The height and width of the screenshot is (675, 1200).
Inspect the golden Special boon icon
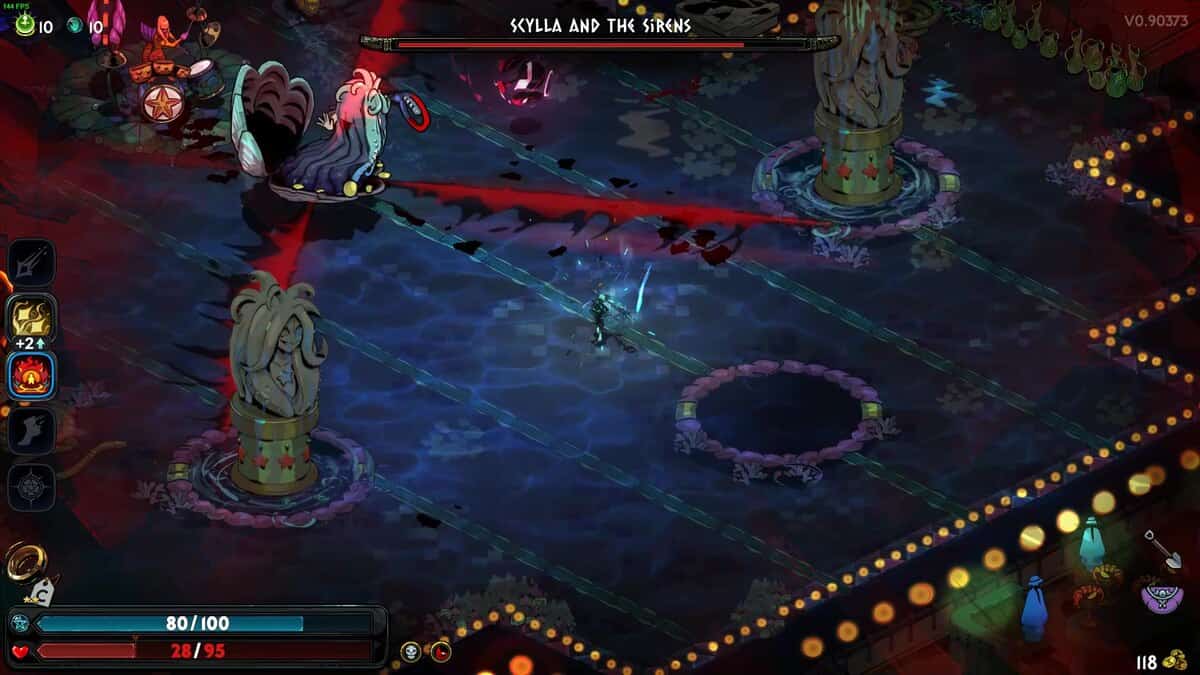click(x=31, y=319)
